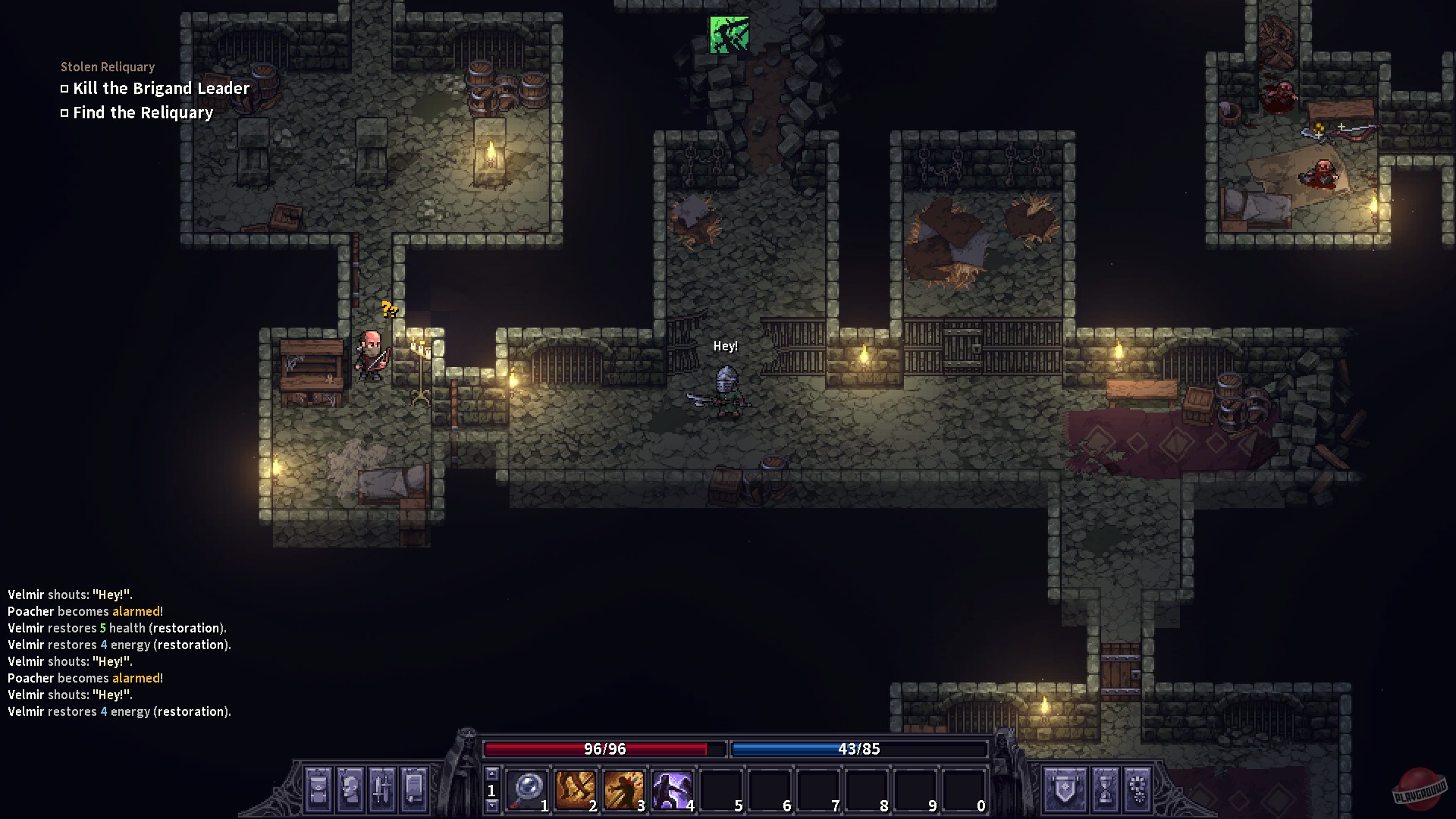Click the shield banner icon on the bottom right

(x=1065, y=790)
